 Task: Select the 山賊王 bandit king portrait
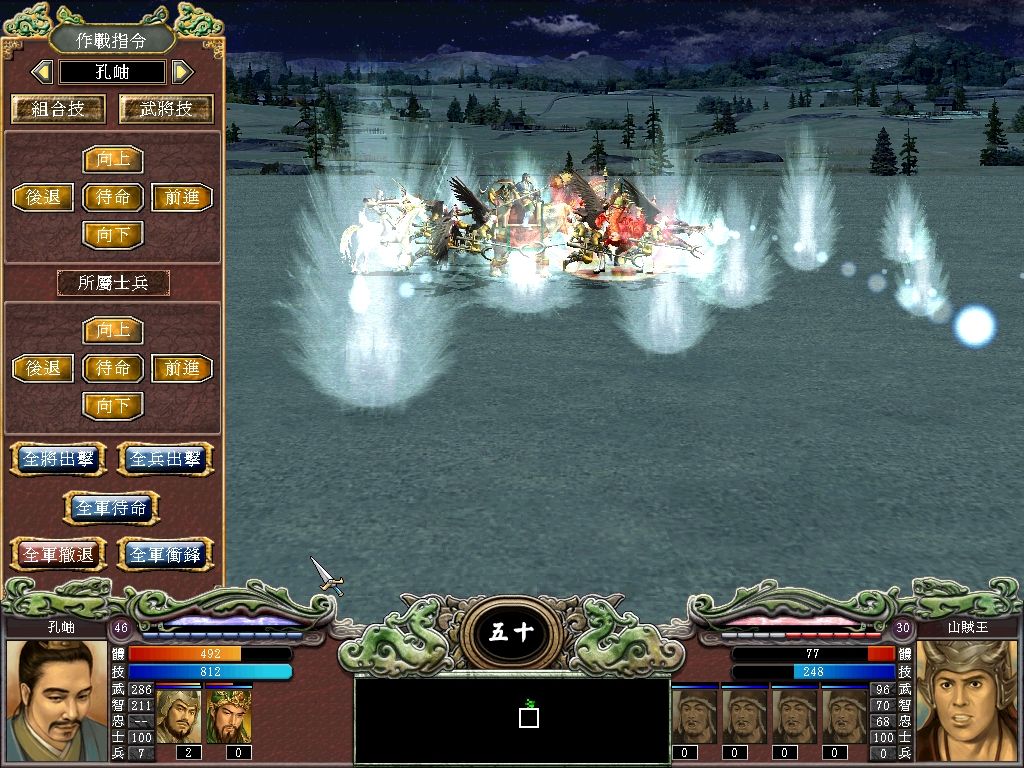click(x=967, y=700)
